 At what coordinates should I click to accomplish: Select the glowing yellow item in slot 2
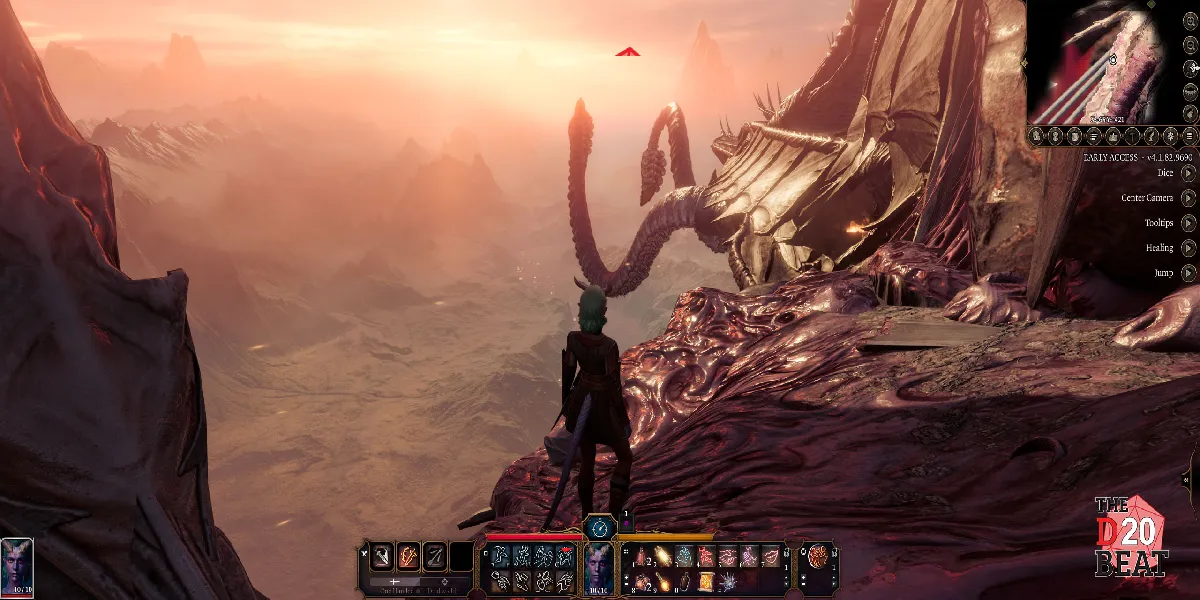[x=662, y=557]
